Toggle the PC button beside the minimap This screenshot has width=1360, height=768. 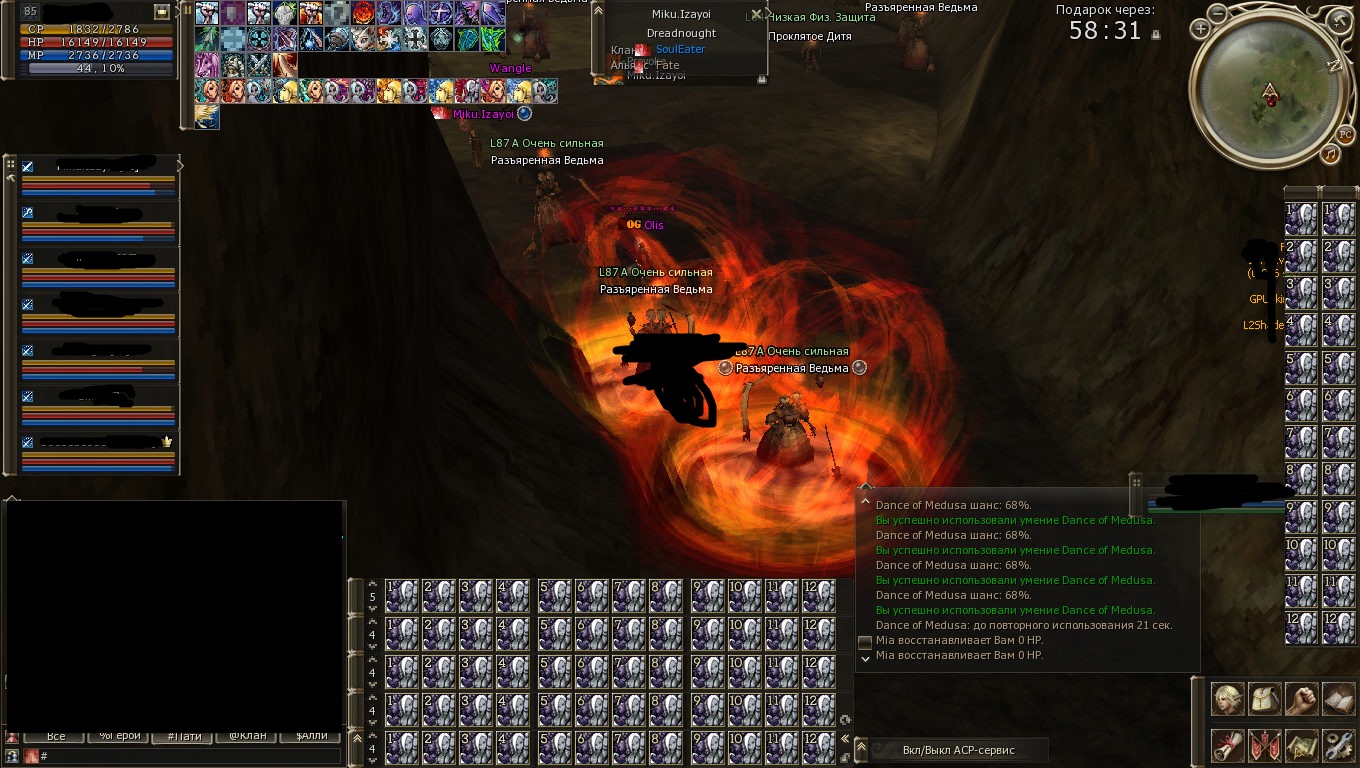(x=1345, y=135)
